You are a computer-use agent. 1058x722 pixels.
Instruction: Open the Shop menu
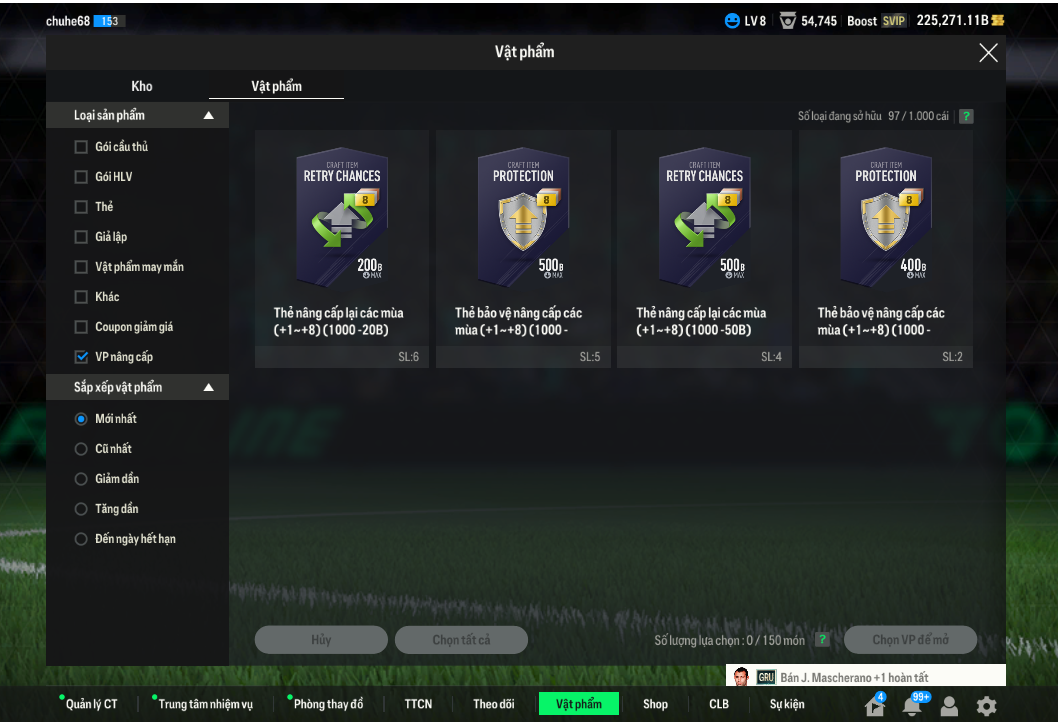[x=655, y=704]
